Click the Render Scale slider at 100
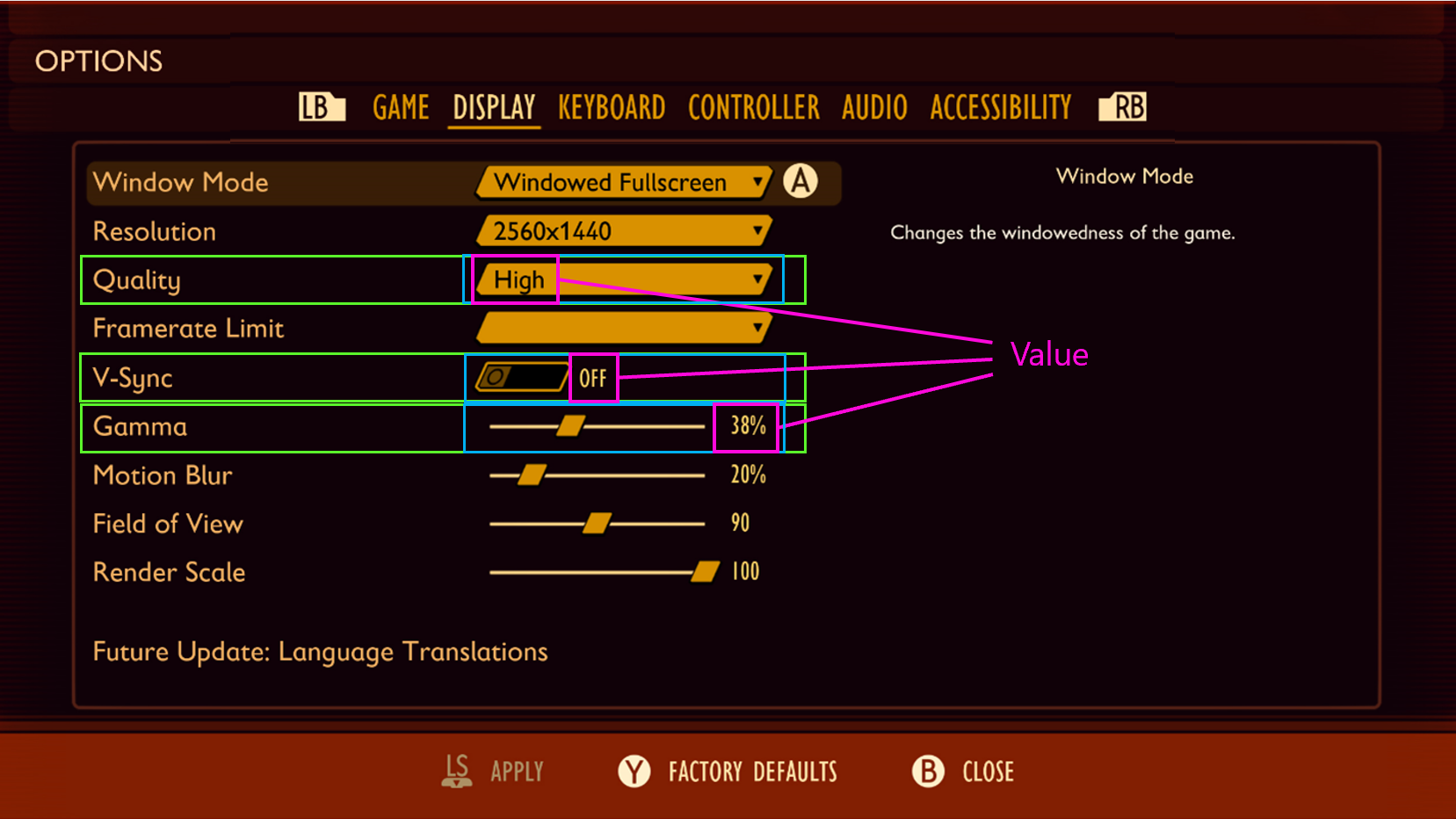Viewport: 1456px width, 819px height. 704,570
